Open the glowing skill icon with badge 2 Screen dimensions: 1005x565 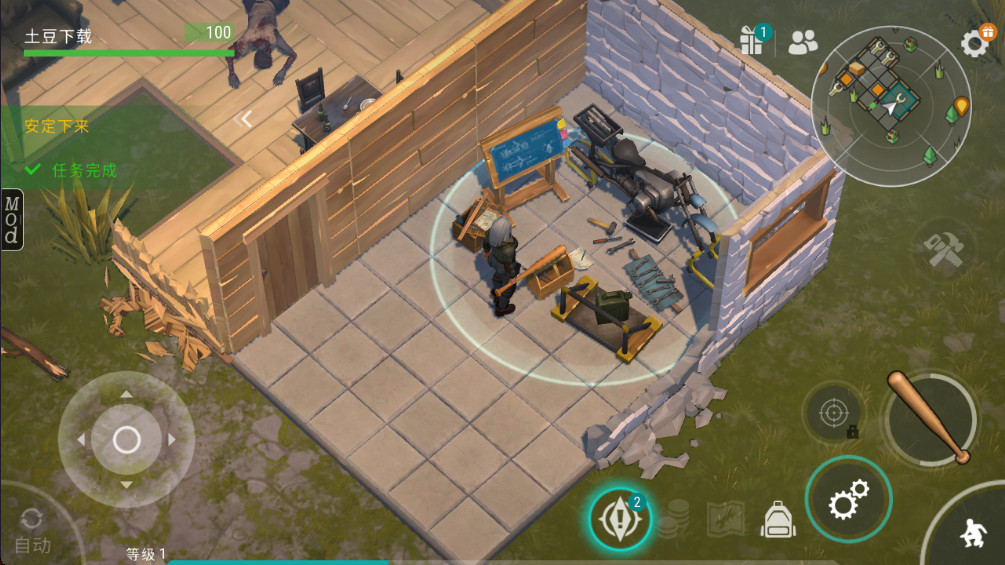pos(619,518)
